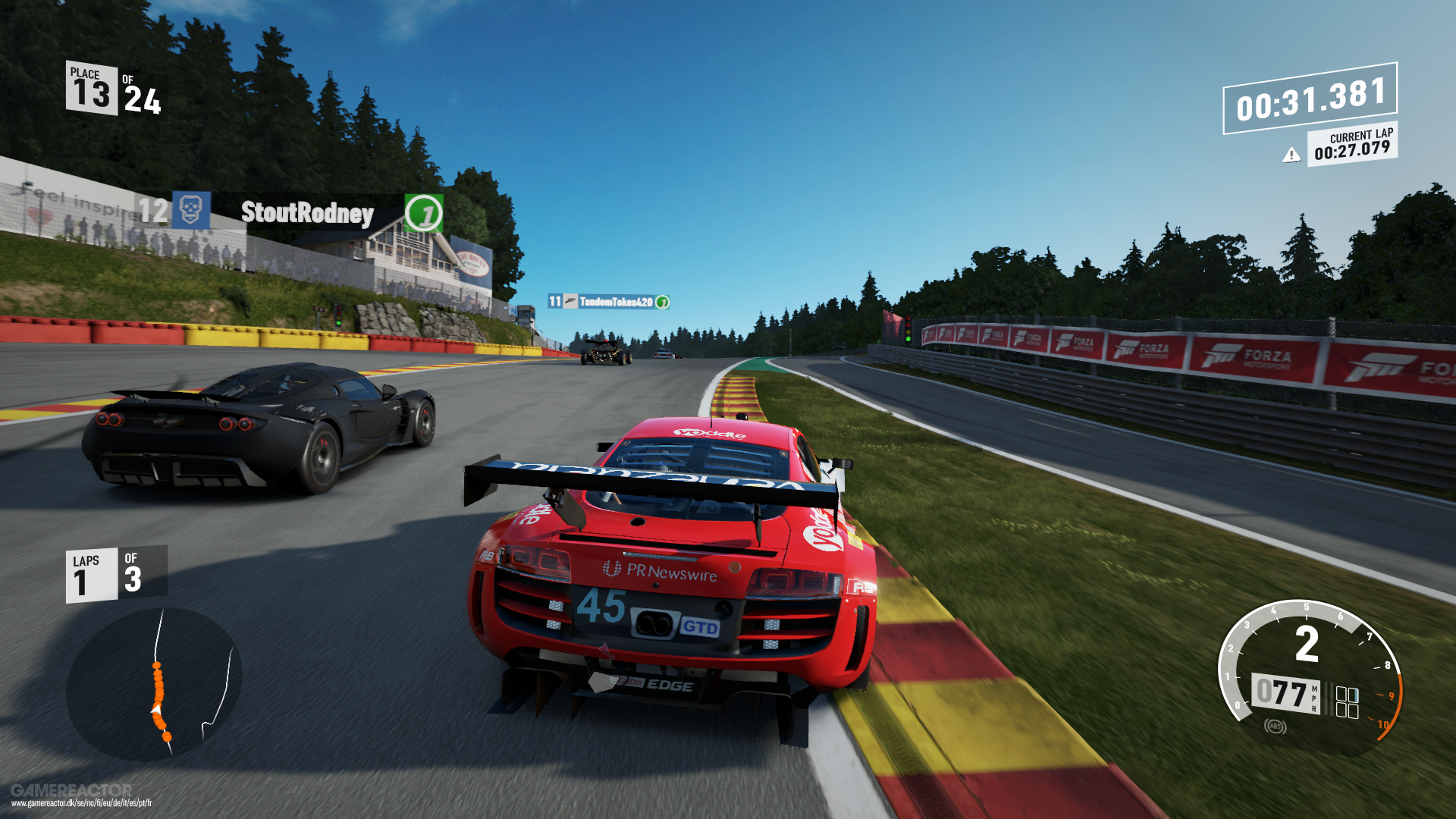Select the TandemTokes420 driver name tag
Image resolution: width=1456 pixels, height=819 pixels.
coord(616,302)
